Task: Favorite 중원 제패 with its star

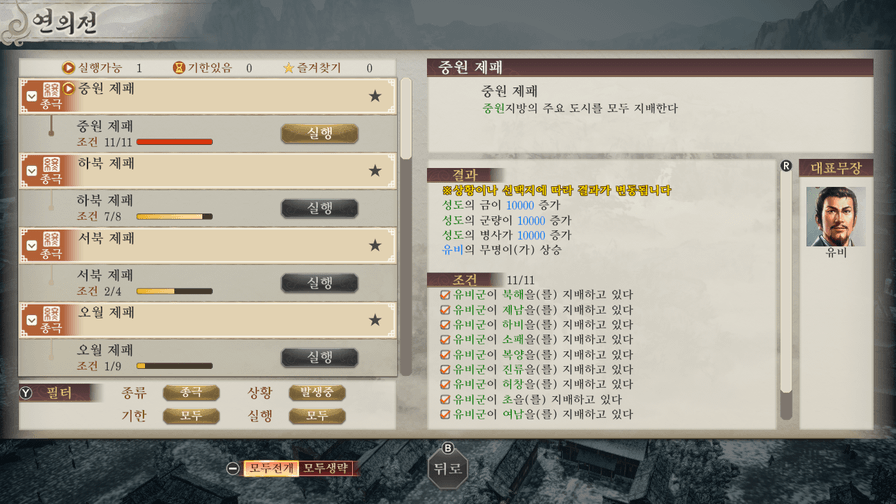Action: tap(375, 96)
